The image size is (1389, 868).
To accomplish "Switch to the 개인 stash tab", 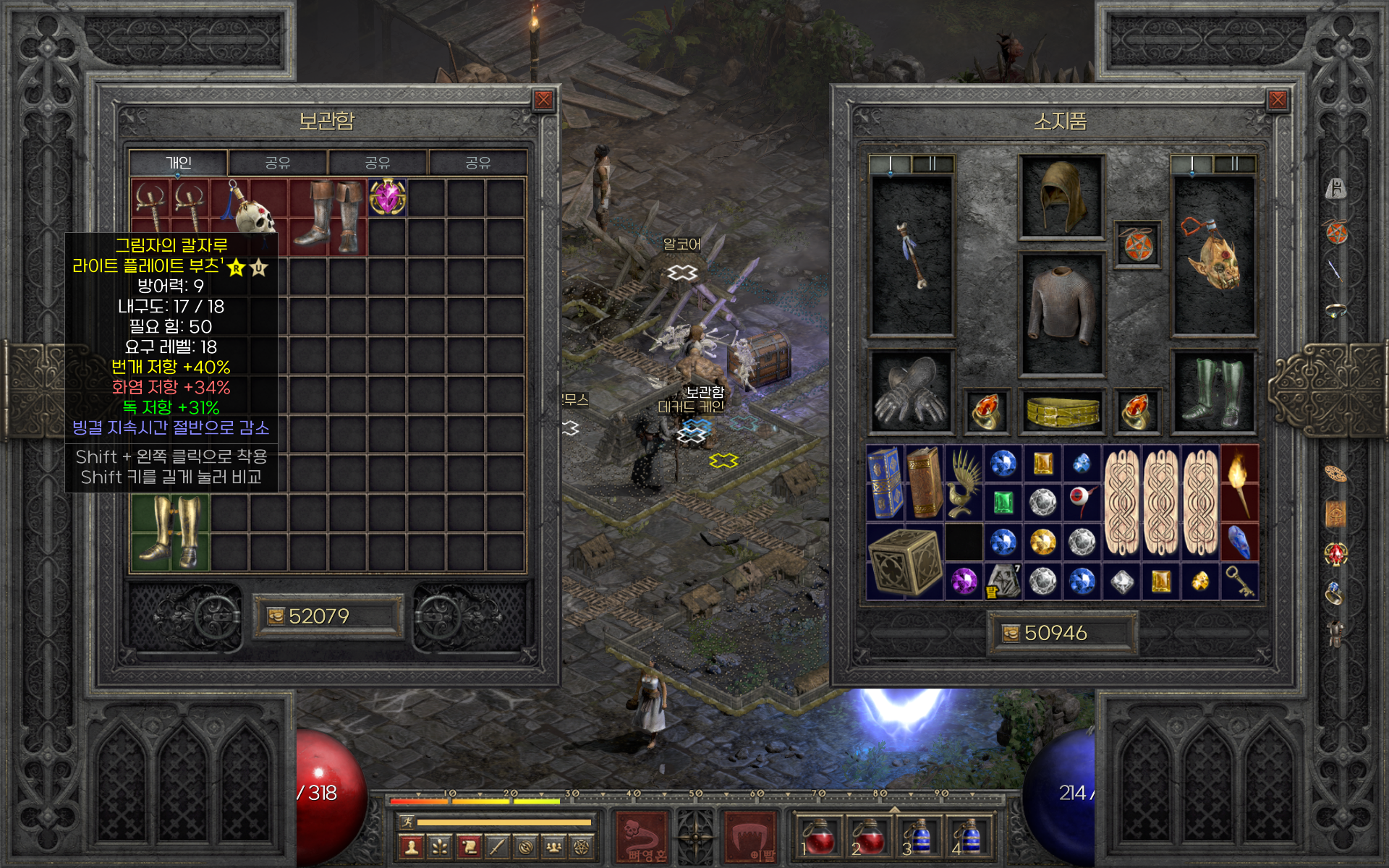I will point(179,163).
